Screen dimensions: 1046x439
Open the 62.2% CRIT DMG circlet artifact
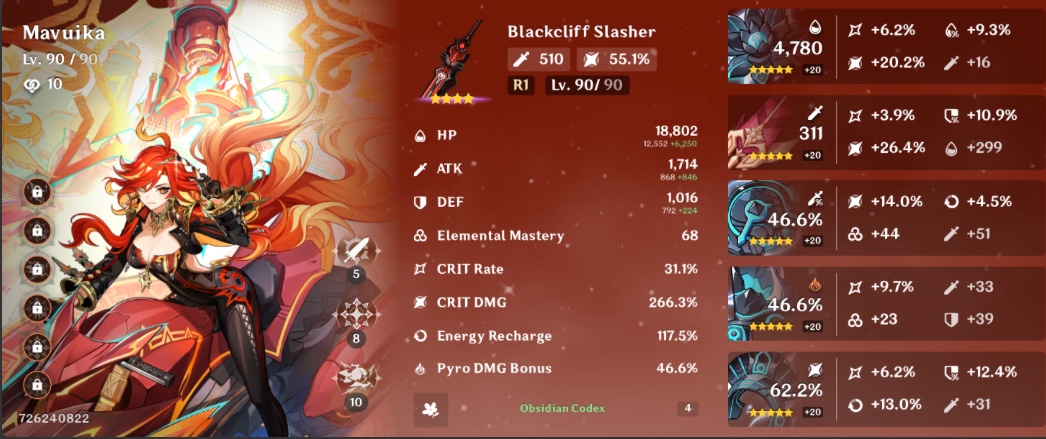click(x=765, y=388)
